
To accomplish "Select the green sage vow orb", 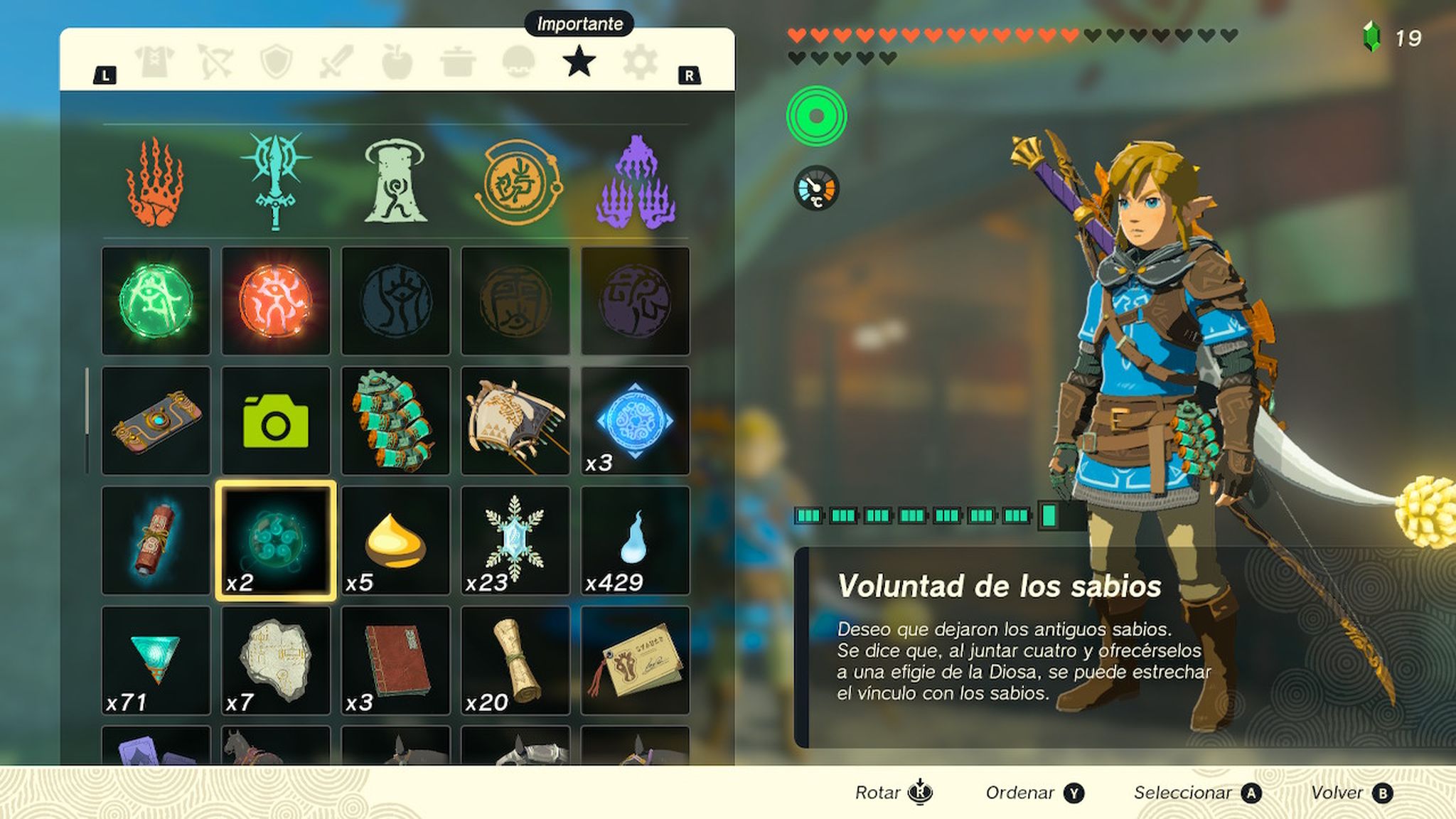I will (x=155, y=299).
